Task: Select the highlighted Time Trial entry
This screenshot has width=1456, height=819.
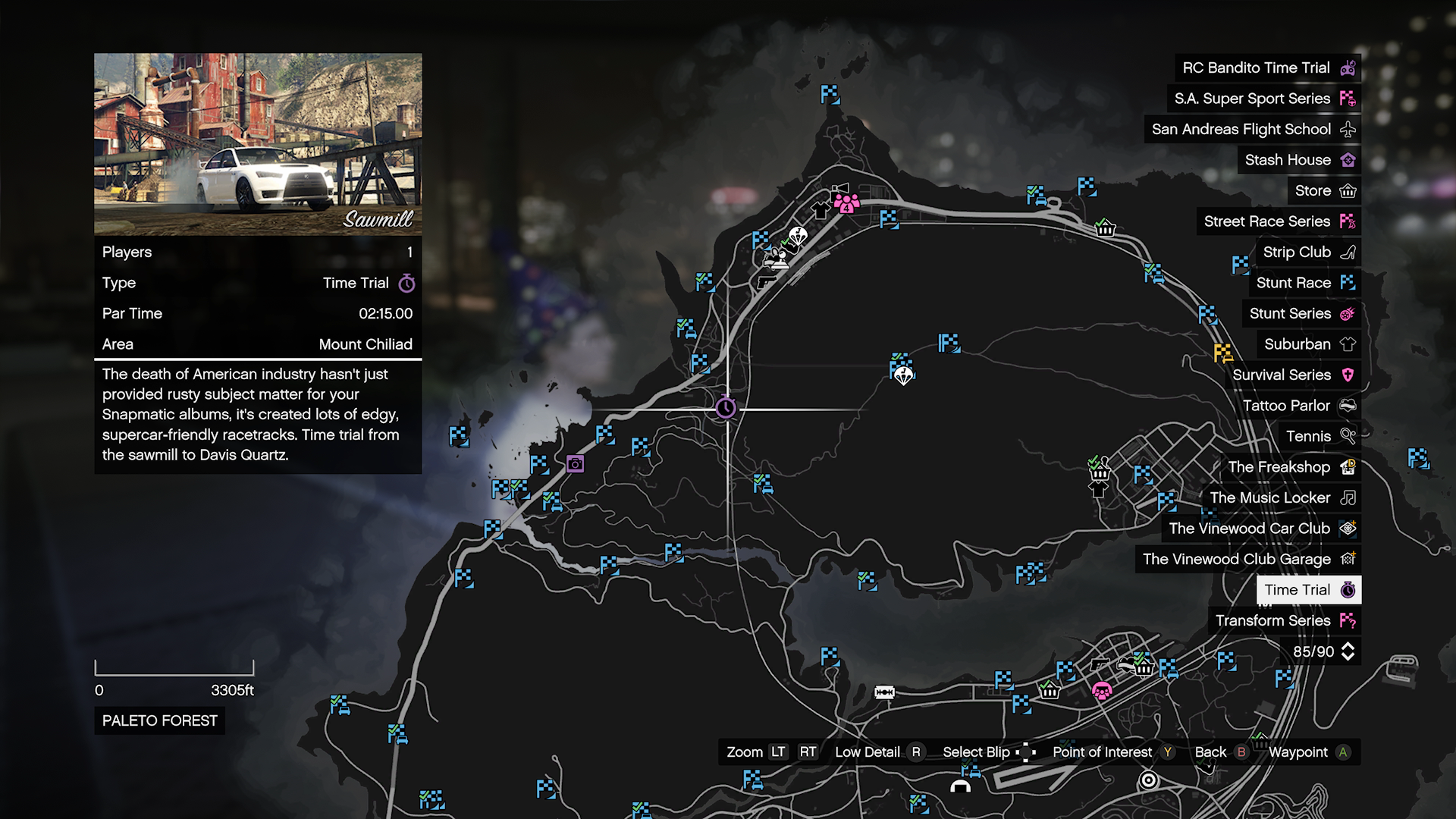Action: pos(1308,590)
